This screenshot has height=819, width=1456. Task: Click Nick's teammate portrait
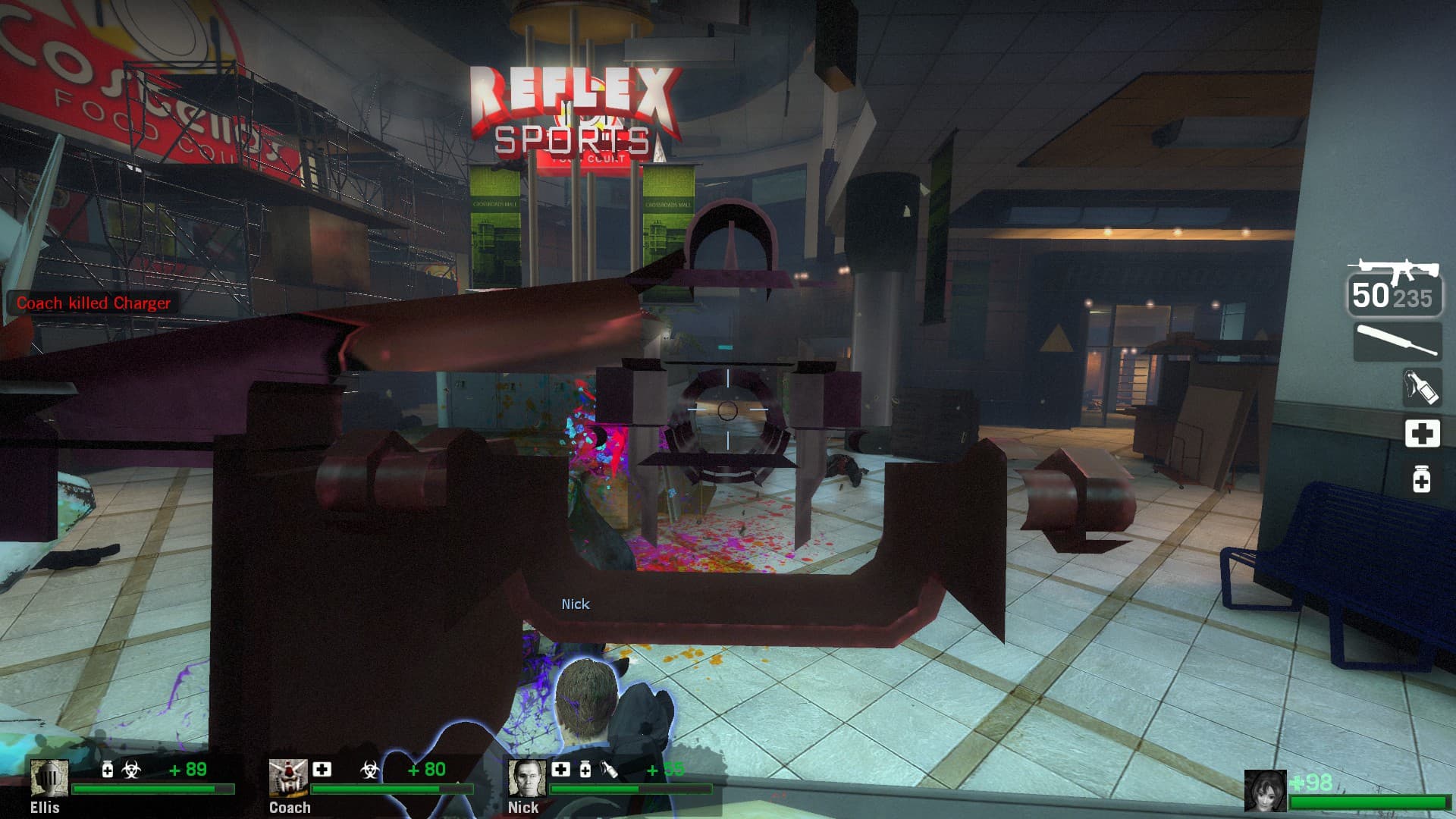(x=526, y=779)
